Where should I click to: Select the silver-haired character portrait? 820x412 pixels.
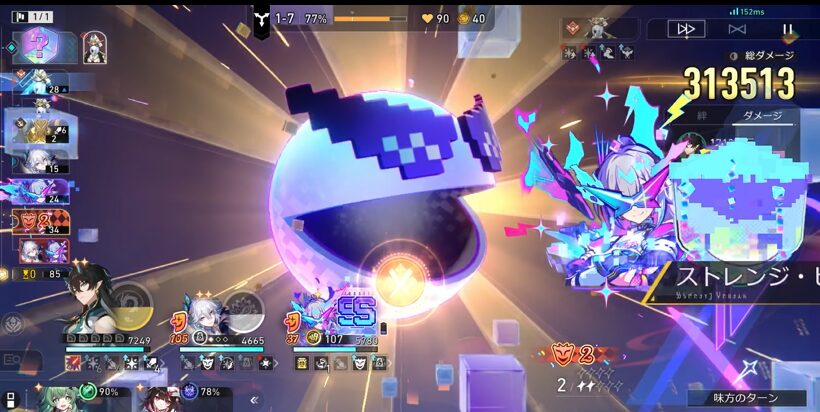point(209,312)
